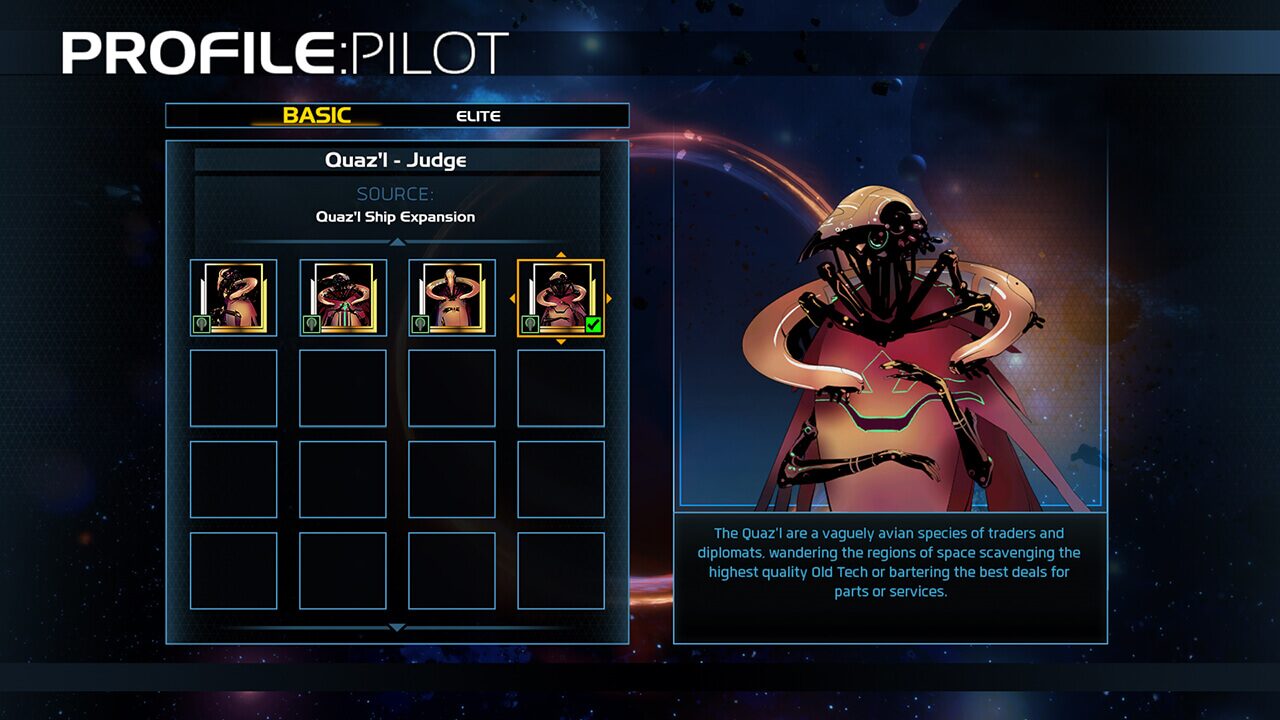Select the third pale Quaz'l portrait icon
Screen dimensions: 1280x720
pyautogui.click(x=451, y=296)
